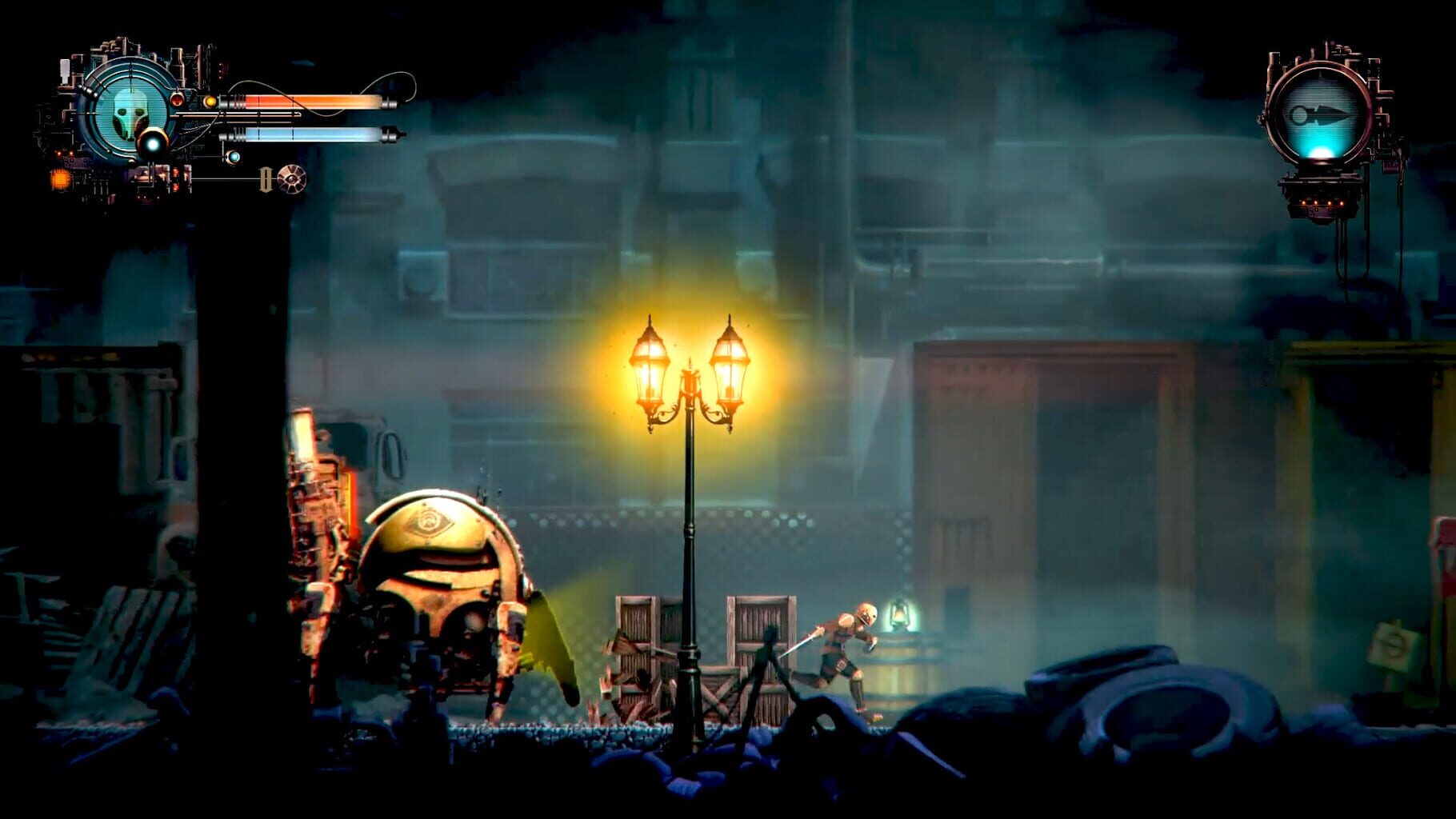Click the cyan gauge bulb under the energy bar
1456x819 pixels.
(234, 158)
